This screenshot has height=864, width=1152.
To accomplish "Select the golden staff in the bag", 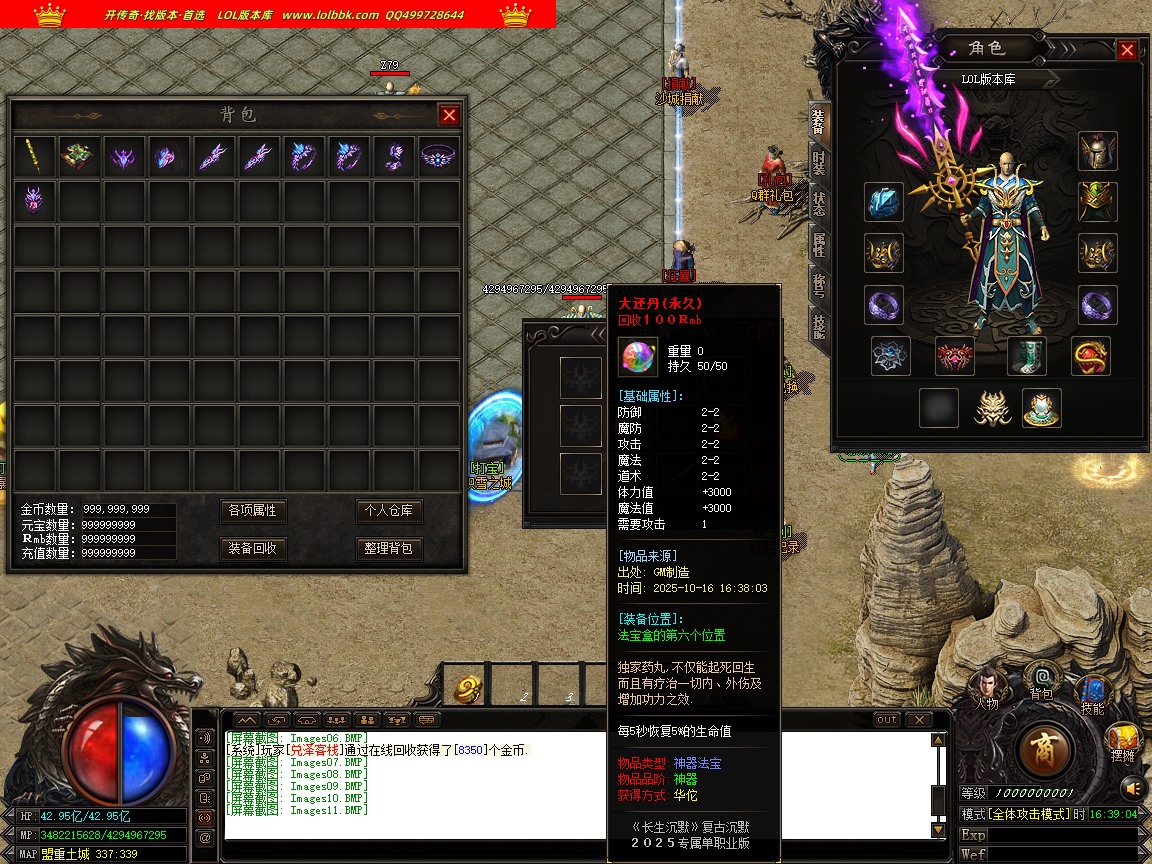I will click(35, 157).
